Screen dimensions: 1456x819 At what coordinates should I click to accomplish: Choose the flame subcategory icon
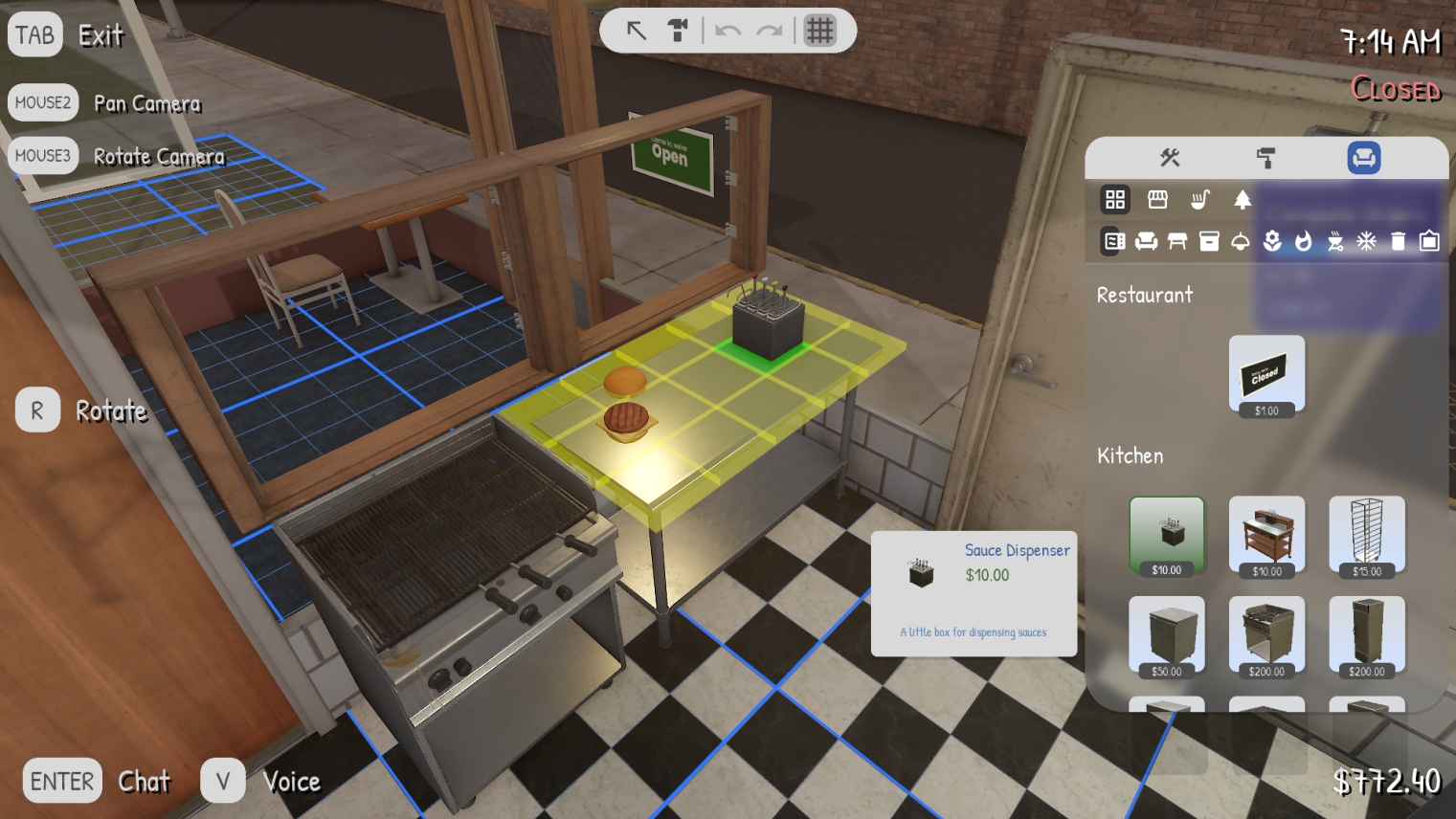click(1303, 241)
